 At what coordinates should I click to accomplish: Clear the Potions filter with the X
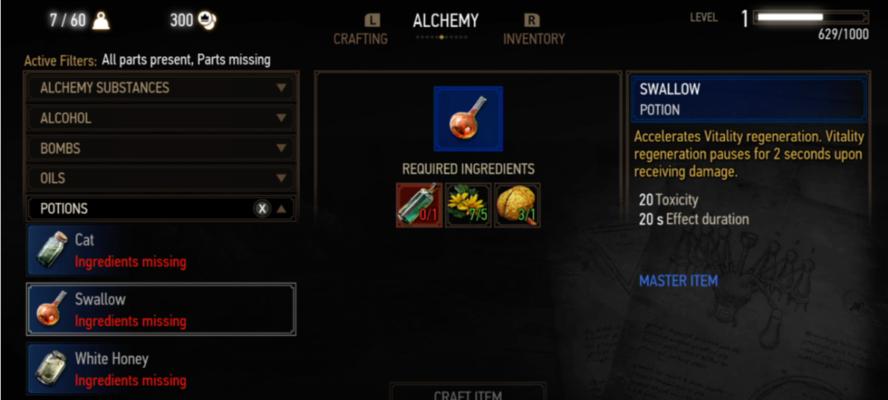pos(261,209)
